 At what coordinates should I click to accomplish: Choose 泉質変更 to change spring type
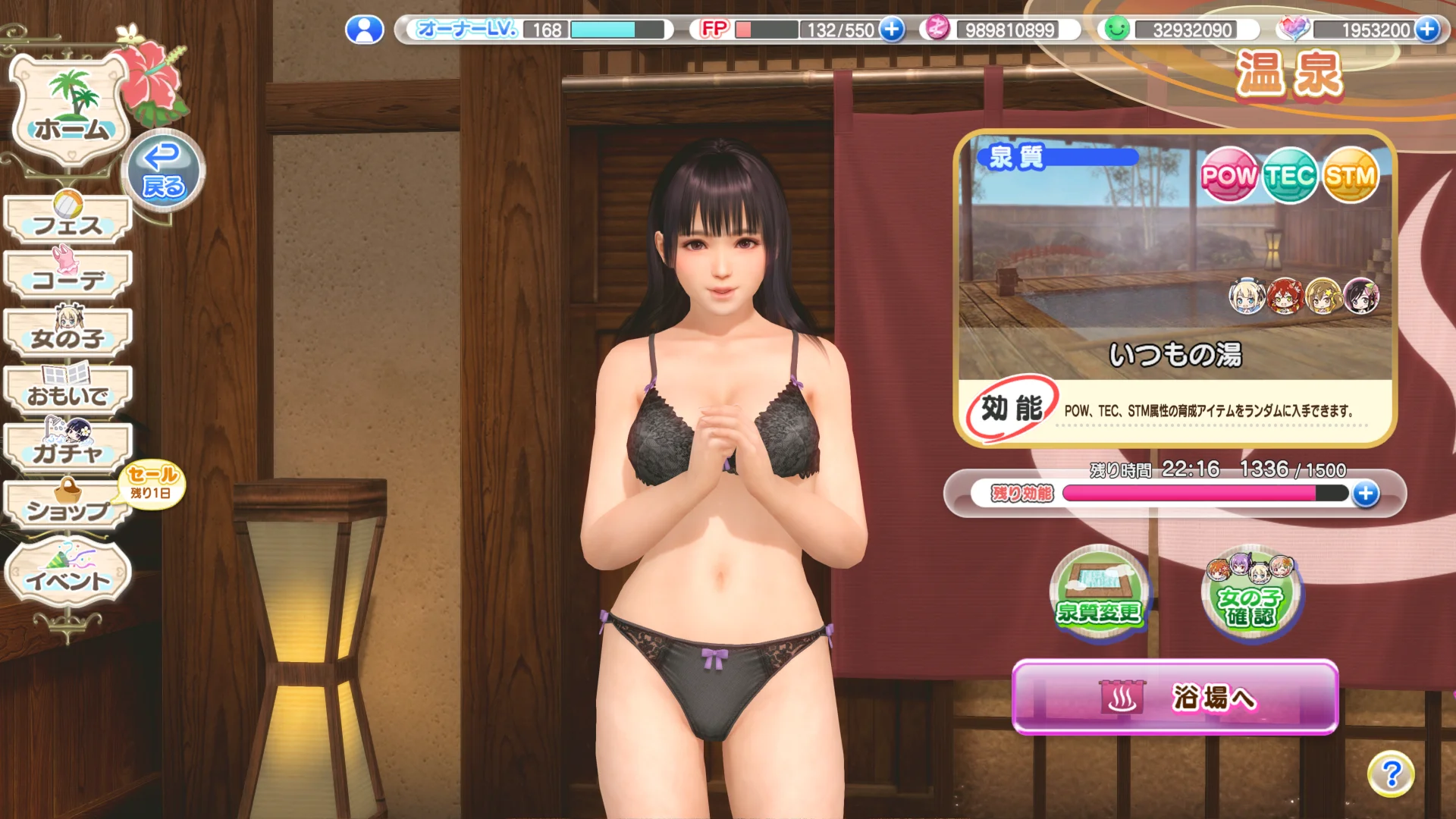pos(1099,595)
